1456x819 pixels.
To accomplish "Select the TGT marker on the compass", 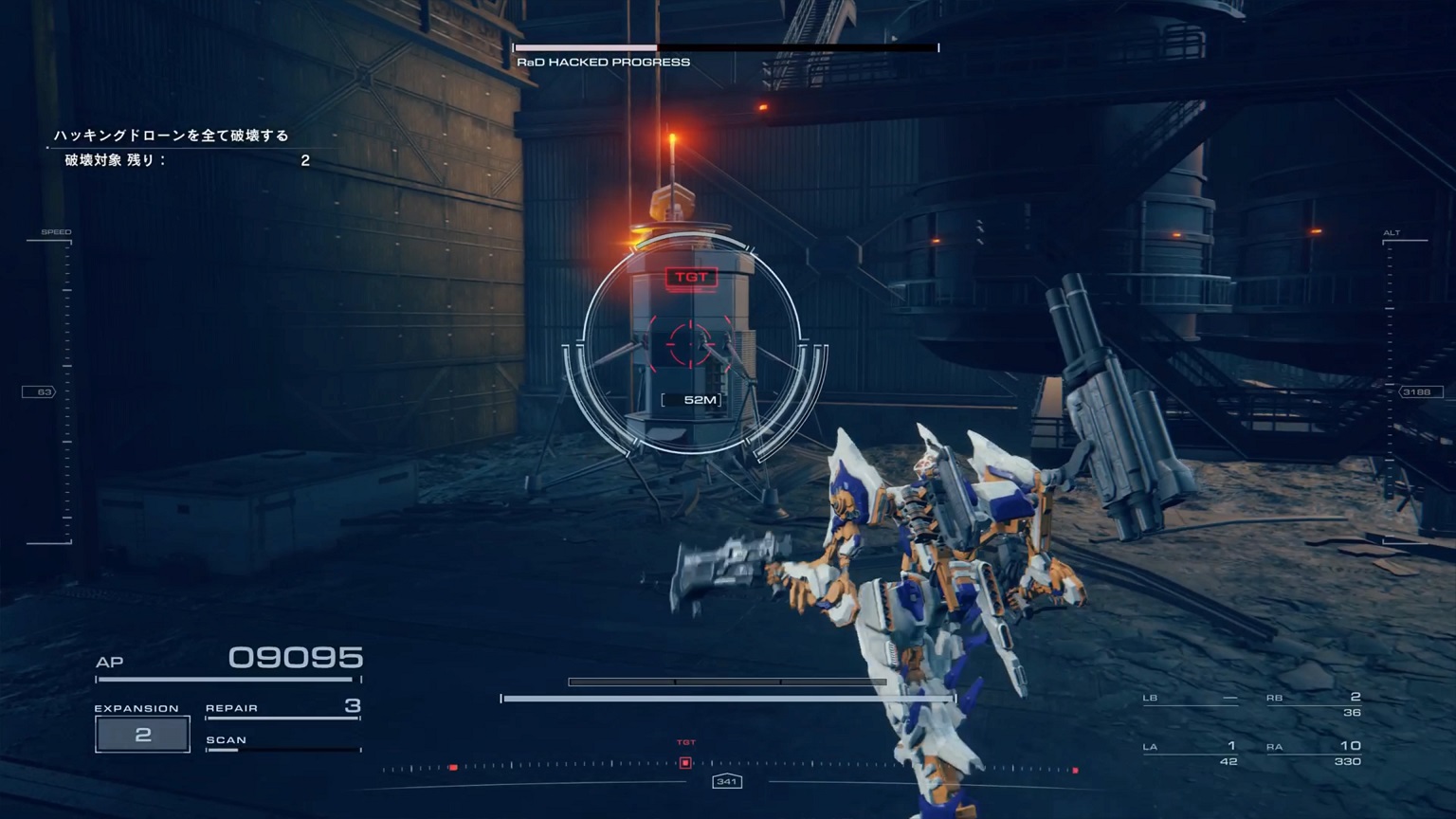I will pos(685,762).
